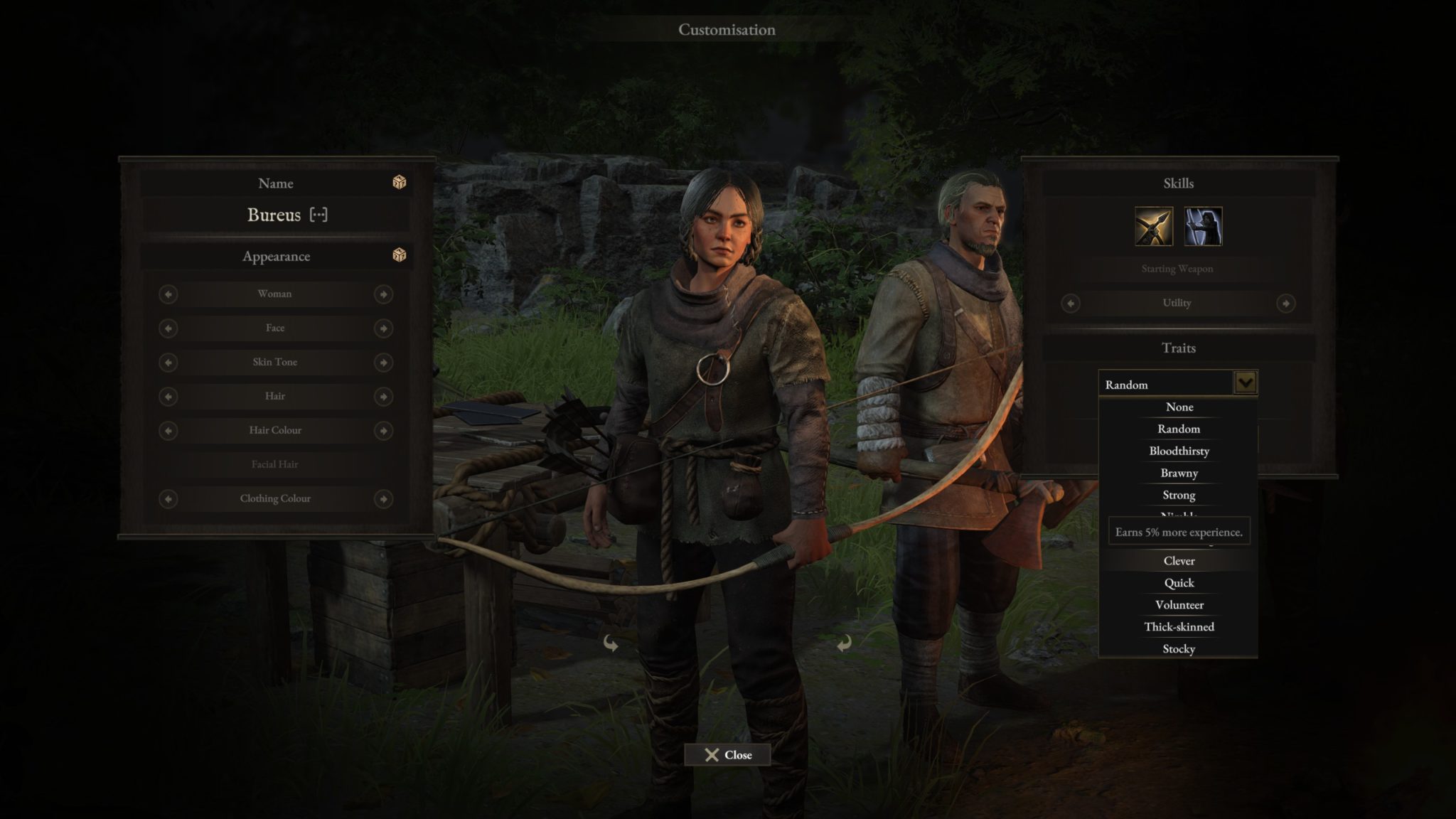Select the previous Face option
Image resolution: width=1456 pixels, height=819 pixels.
(x=168, y=328)
